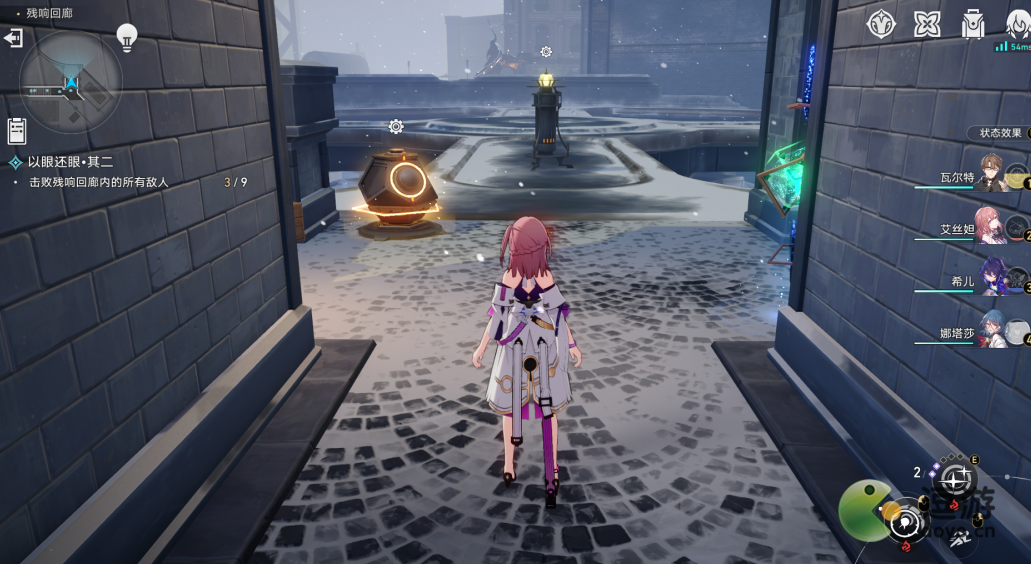This screenshot has height=564, width=1031.
Task: Open the circular minimap
Action: pyautogui.click(x=71, y=81)
